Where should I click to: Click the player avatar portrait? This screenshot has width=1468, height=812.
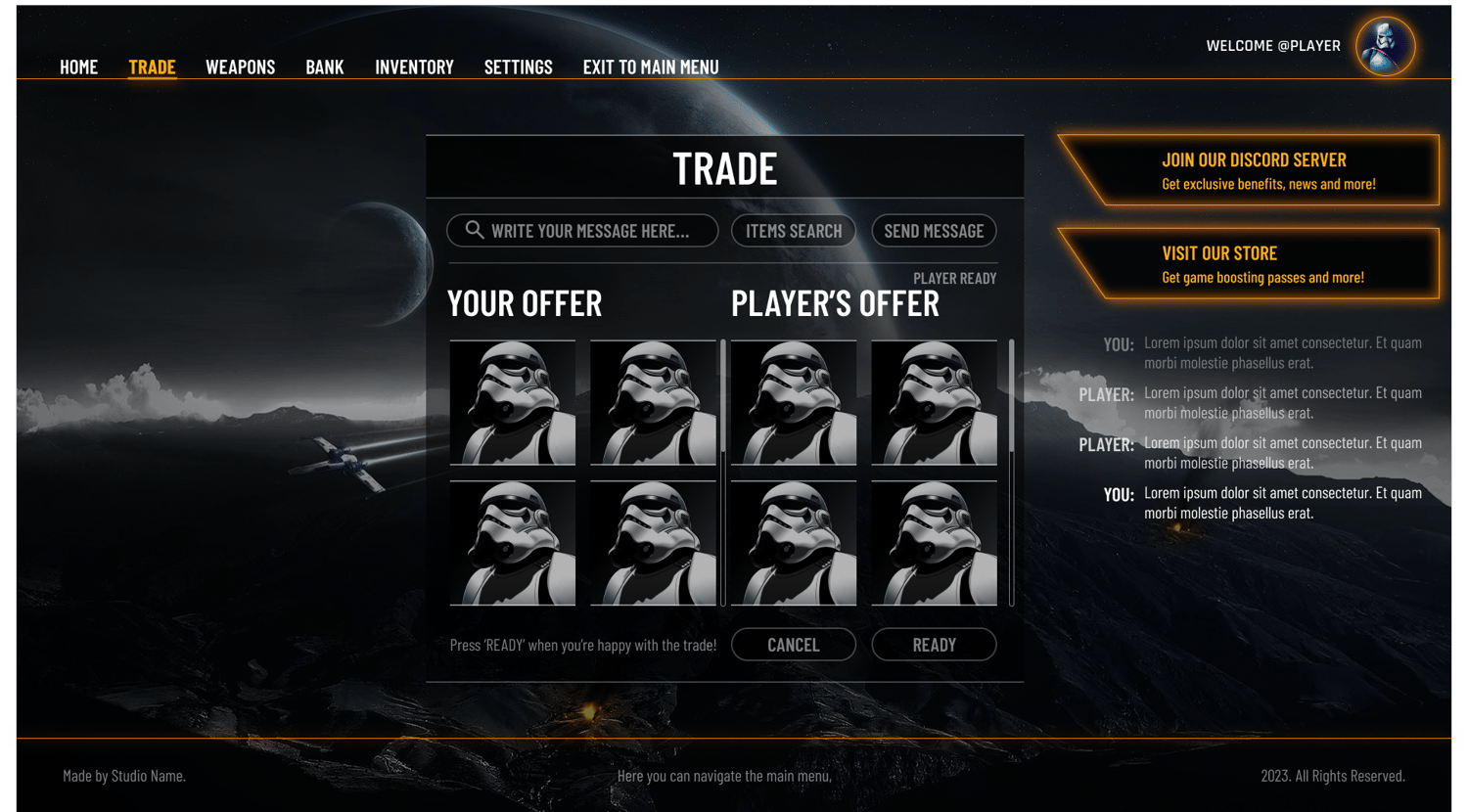(1385, 46)
